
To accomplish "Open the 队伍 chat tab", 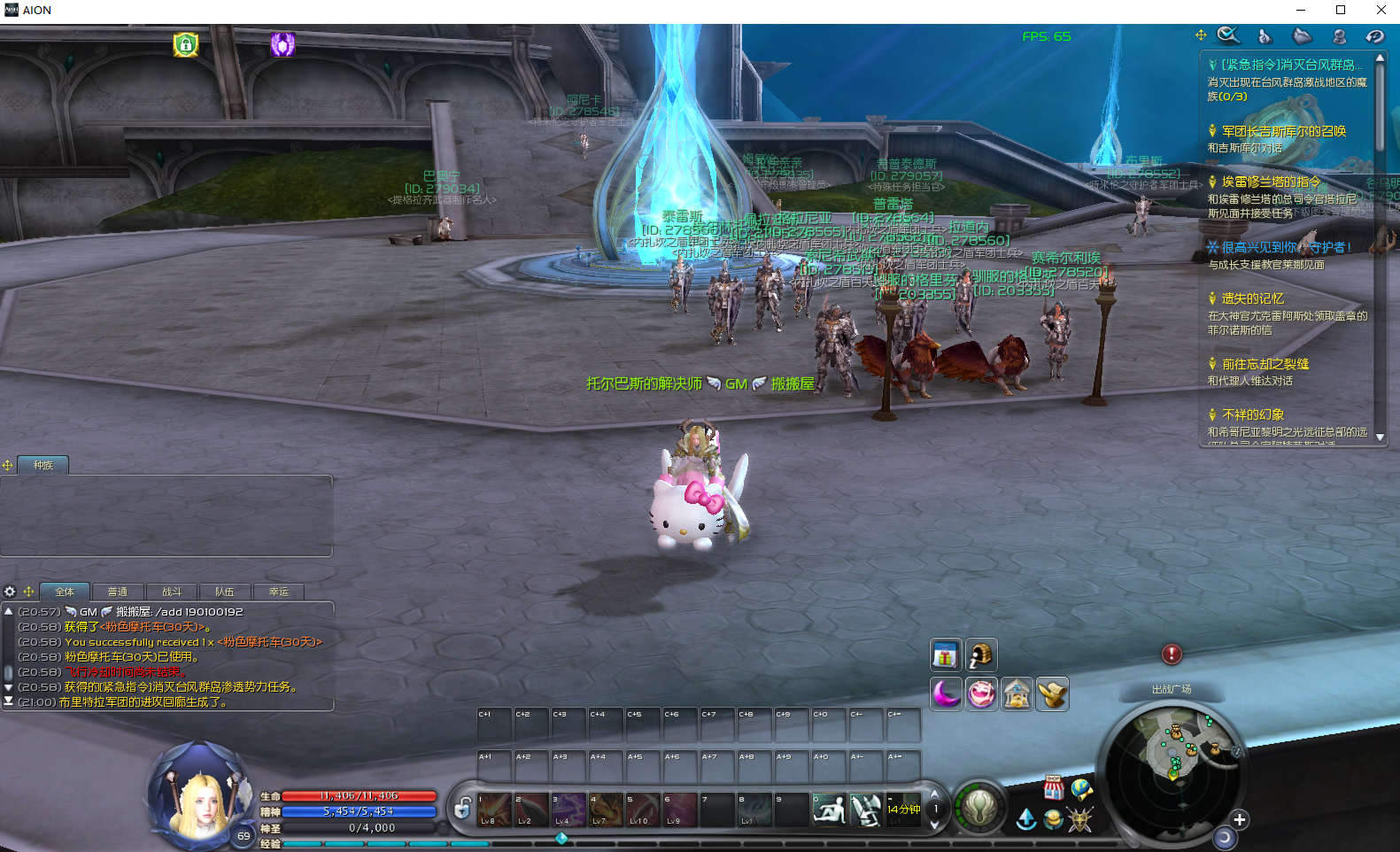I will pyautogui.click(x=225, y=592).
